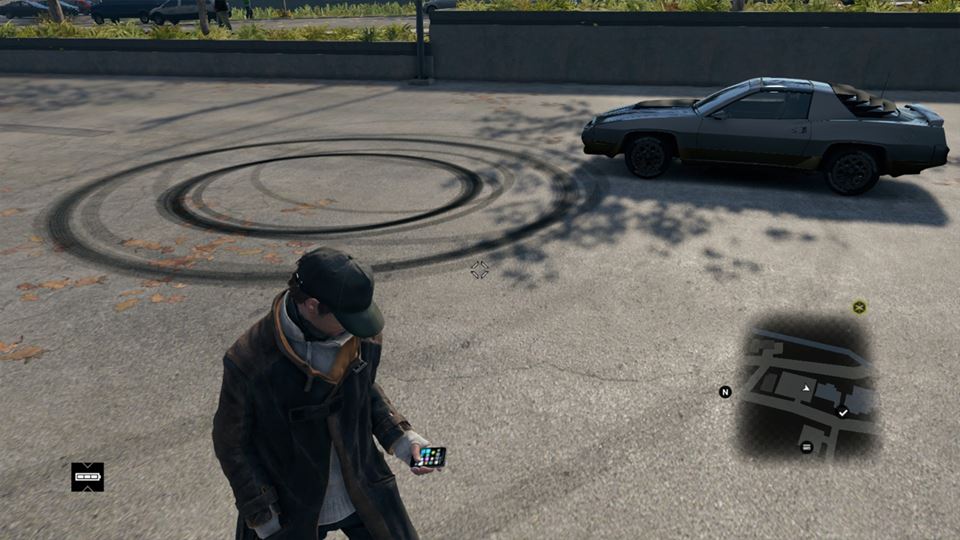The width and height of the screenshot is (960, 540).
Task: Click the north compass indicator beside the minimap
Action: (725, 392)
